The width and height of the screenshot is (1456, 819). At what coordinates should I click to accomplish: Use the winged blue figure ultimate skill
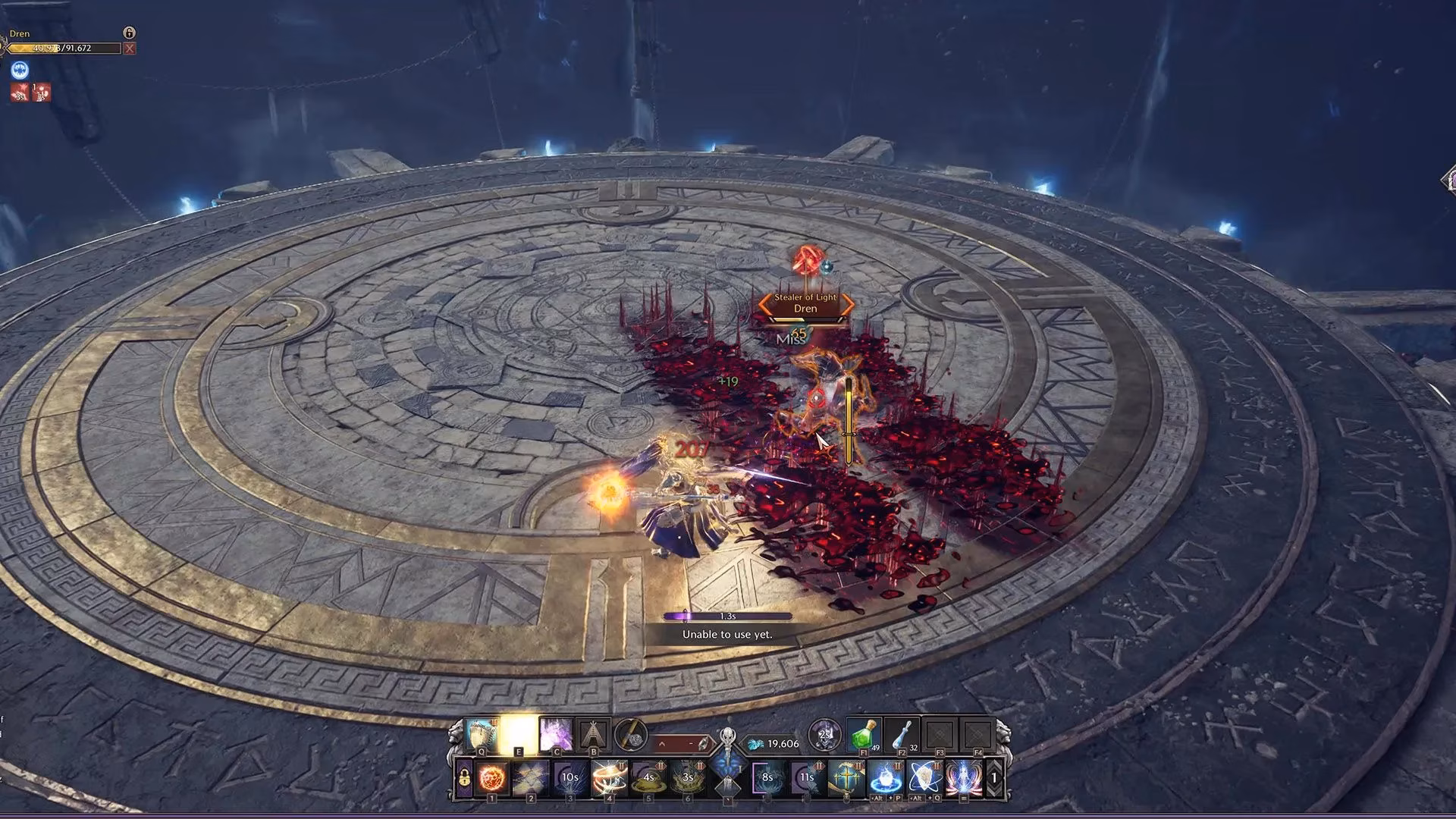point(963,778)
